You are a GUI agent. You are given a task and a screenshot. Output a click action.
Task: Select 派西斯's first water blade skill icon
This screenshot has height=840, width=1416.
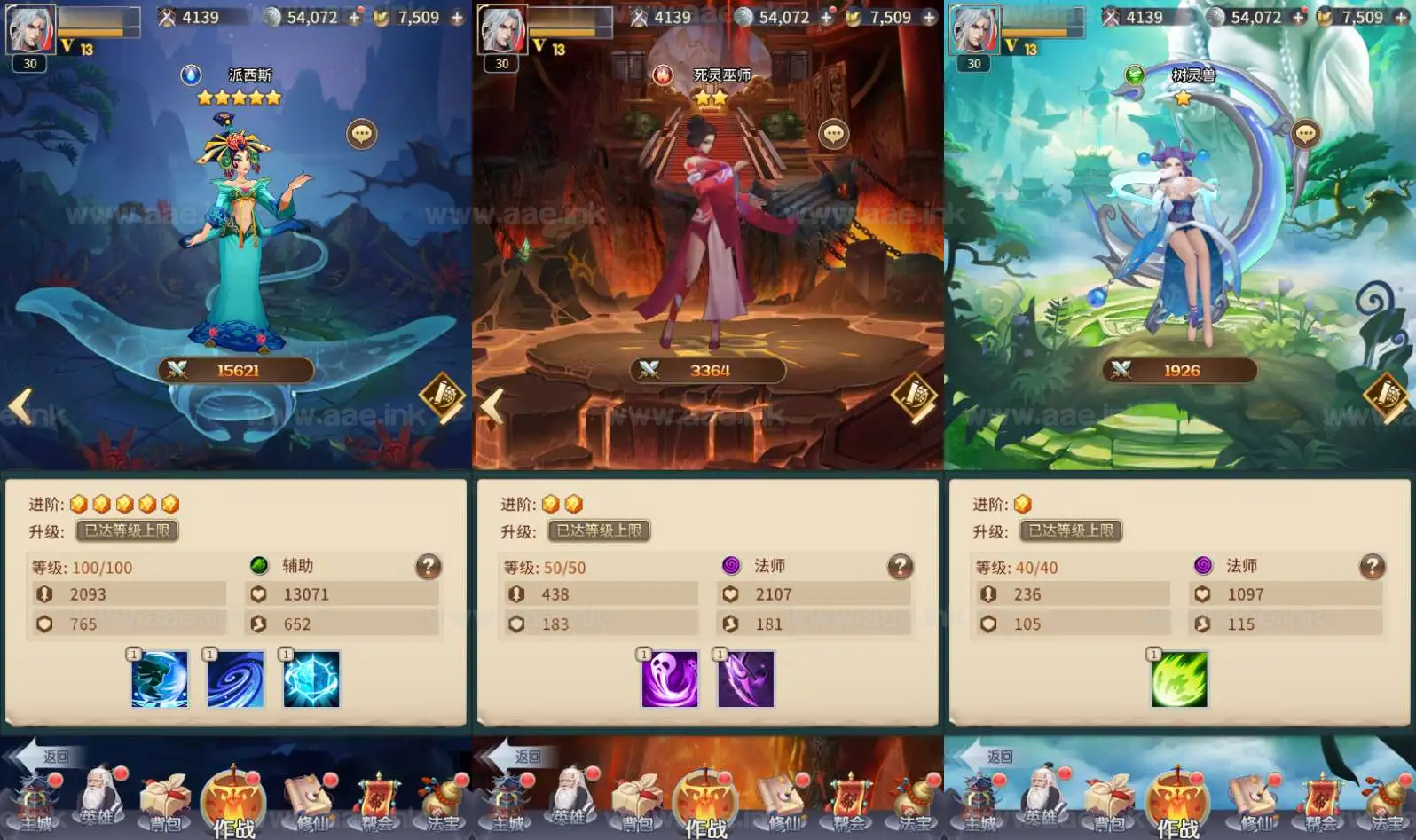click(160, 679)
